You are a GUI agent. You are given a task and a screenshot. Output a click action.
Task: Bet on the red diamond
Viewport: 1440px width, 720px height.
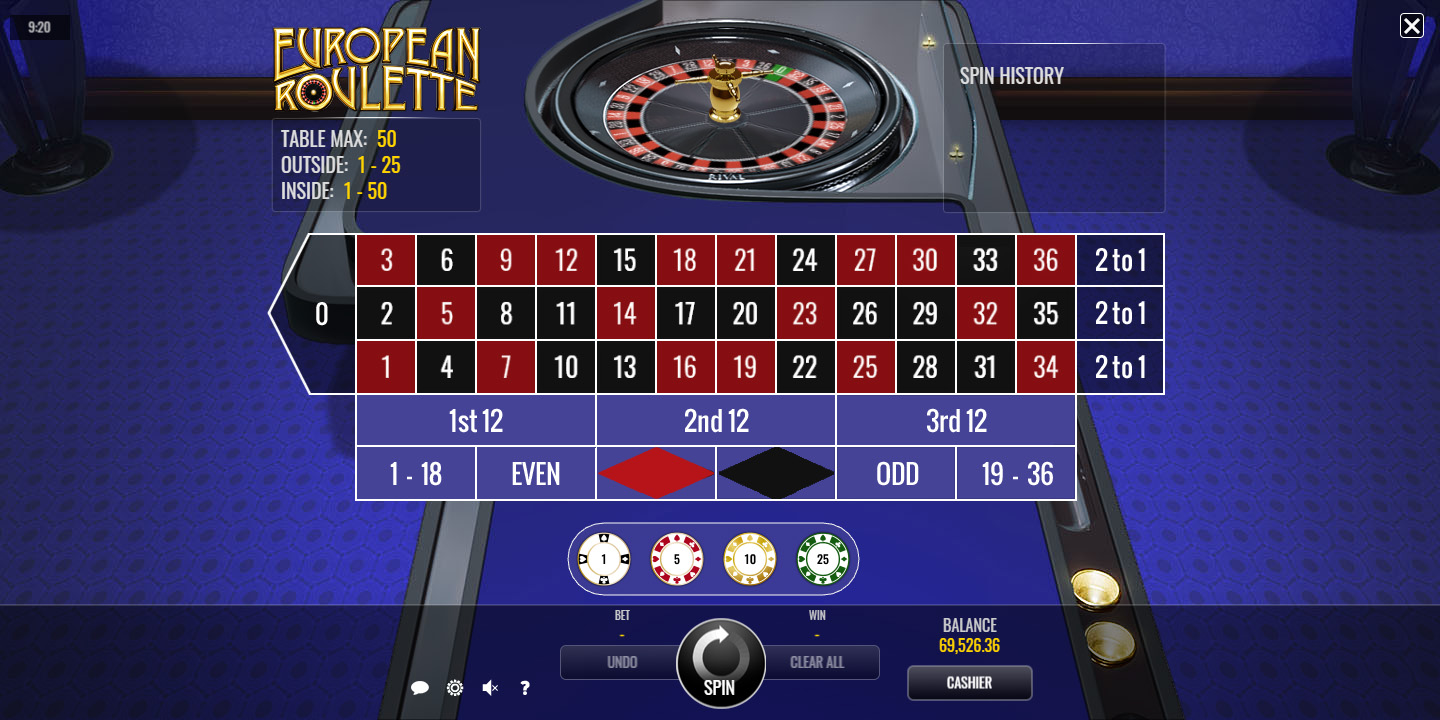(x=656, y=473)
